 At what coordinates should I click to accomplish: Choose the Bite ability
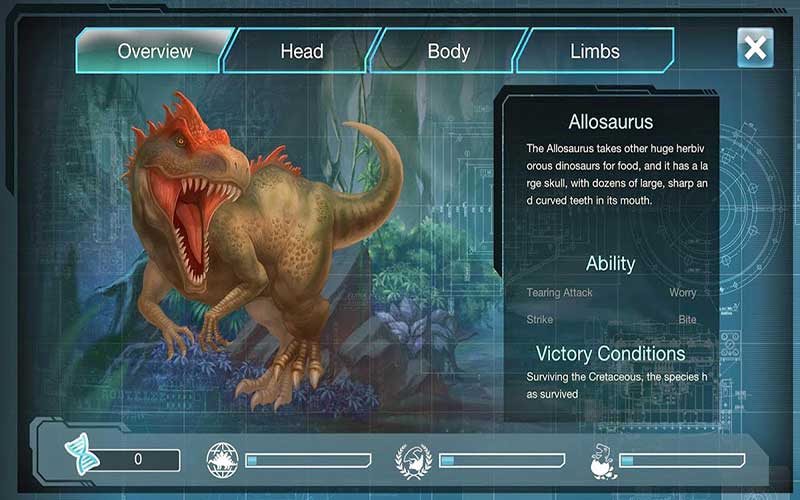pos(687,320)
